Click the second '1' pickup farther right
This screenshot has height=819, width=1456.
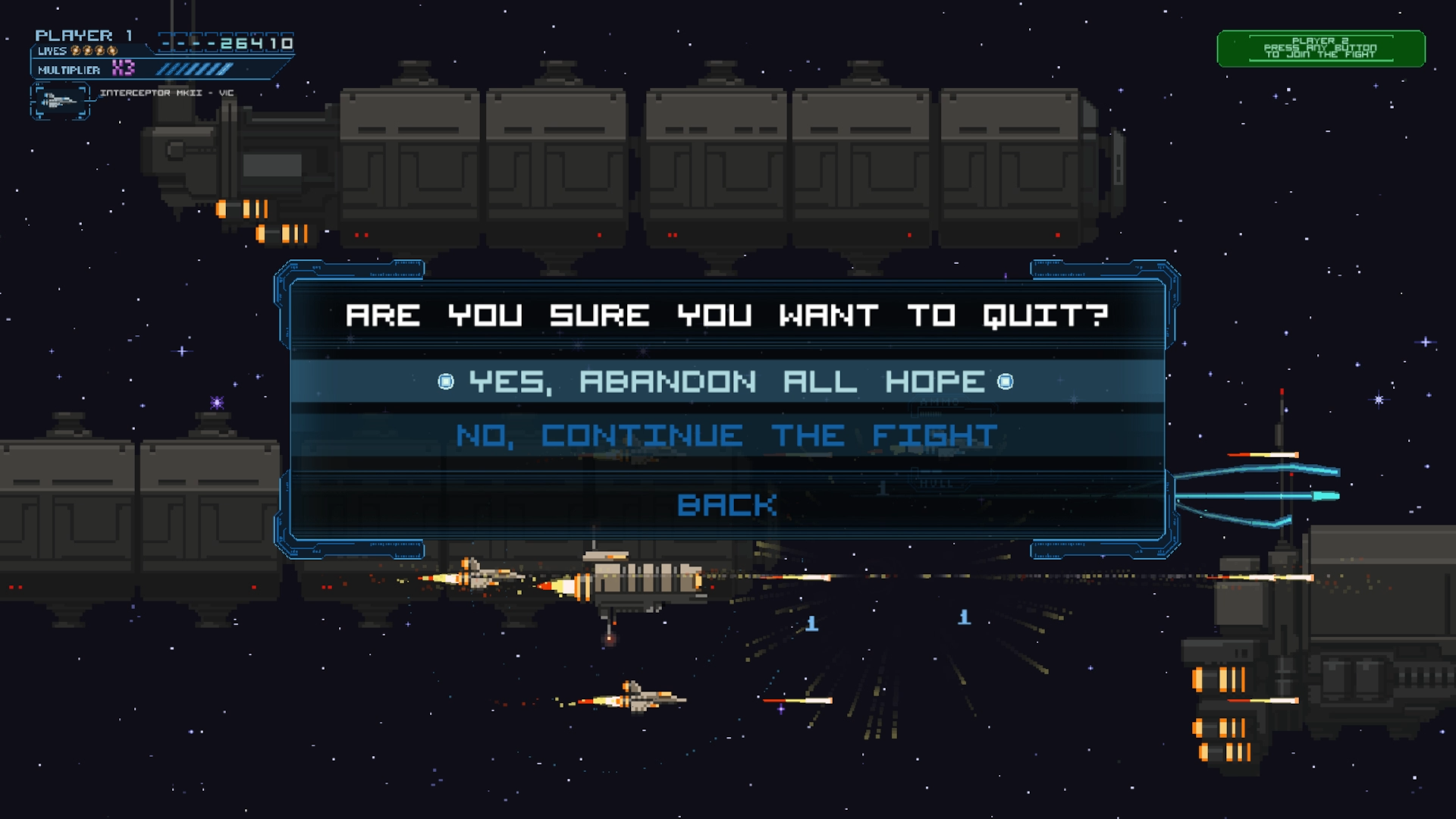pyautogui.click(x=965, y=617)
